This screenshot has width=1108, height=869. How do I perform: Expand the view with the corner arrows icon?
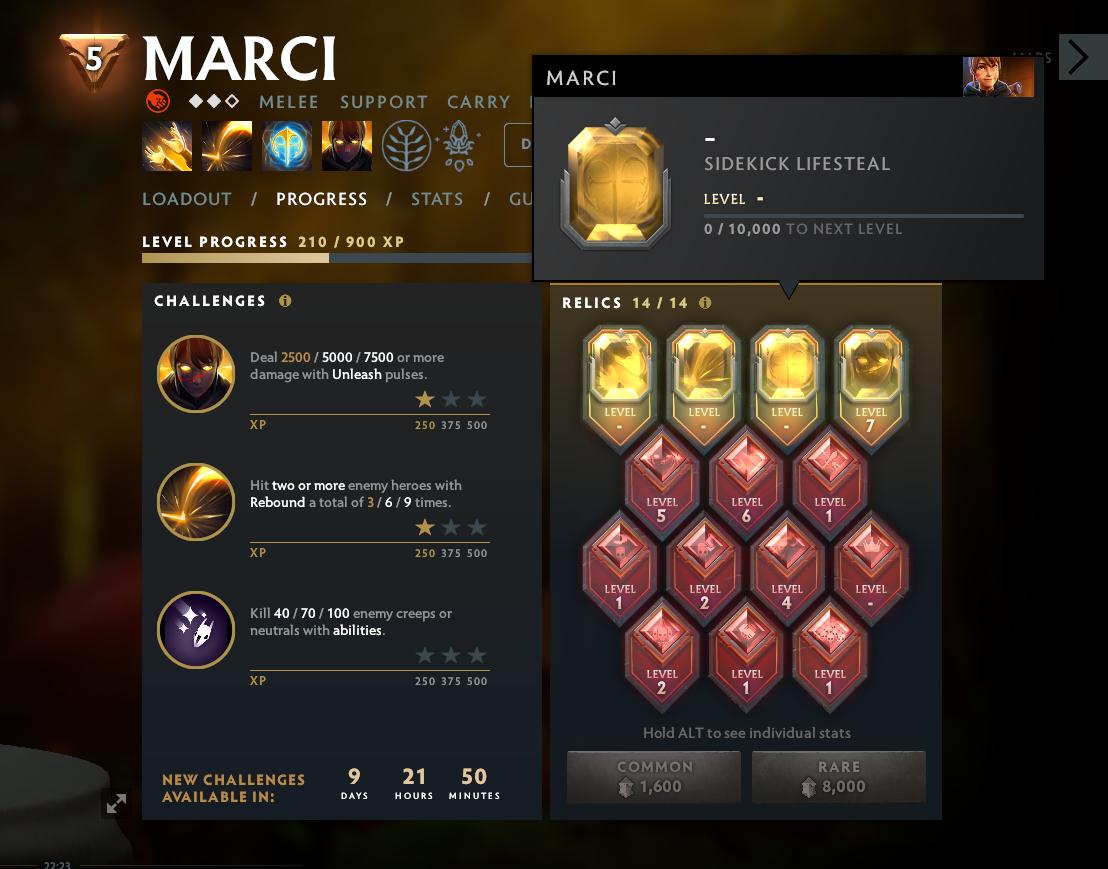coord(117,803)
